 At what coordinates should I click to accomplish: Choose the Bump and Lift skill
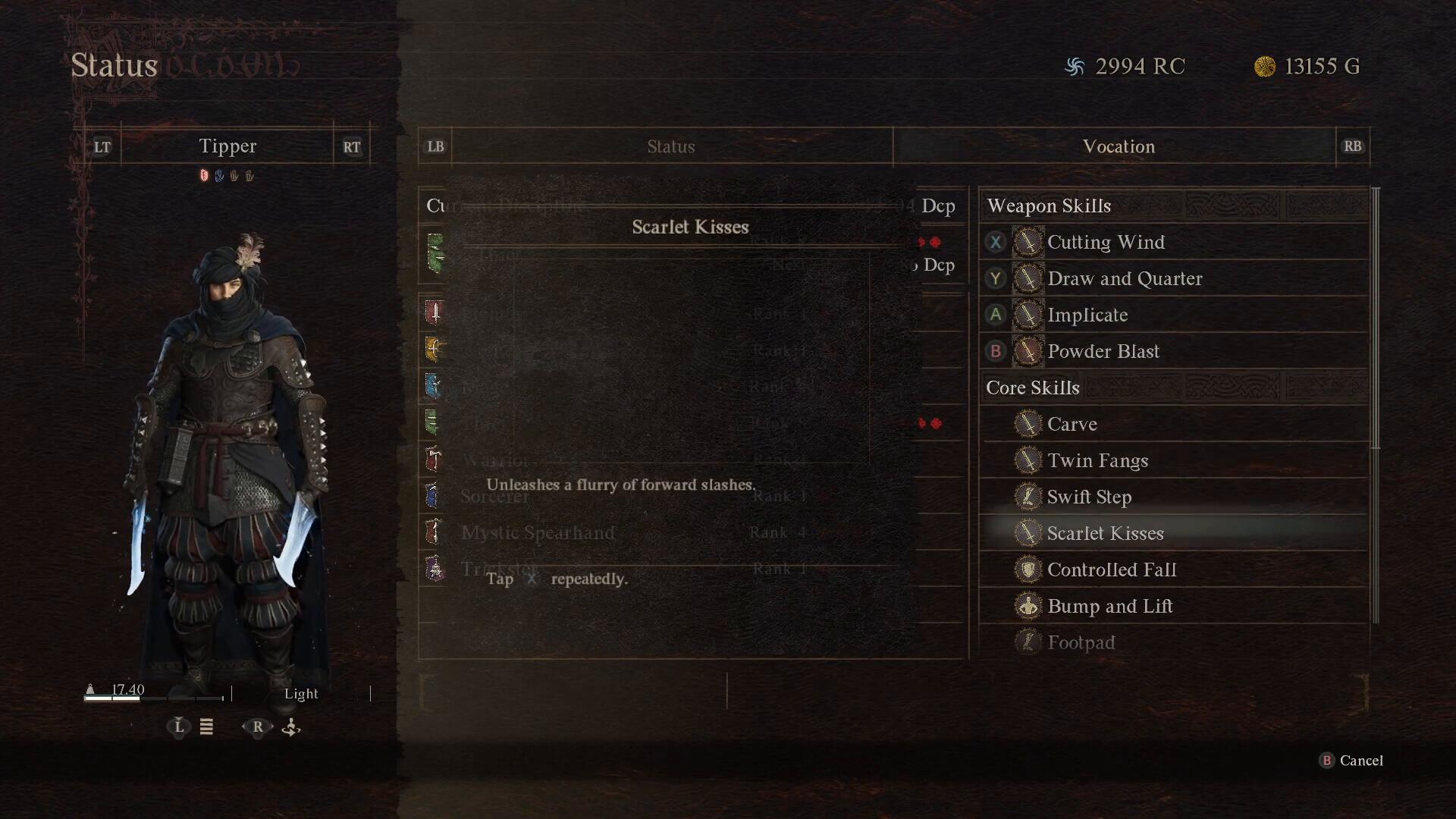[1109, 607]
